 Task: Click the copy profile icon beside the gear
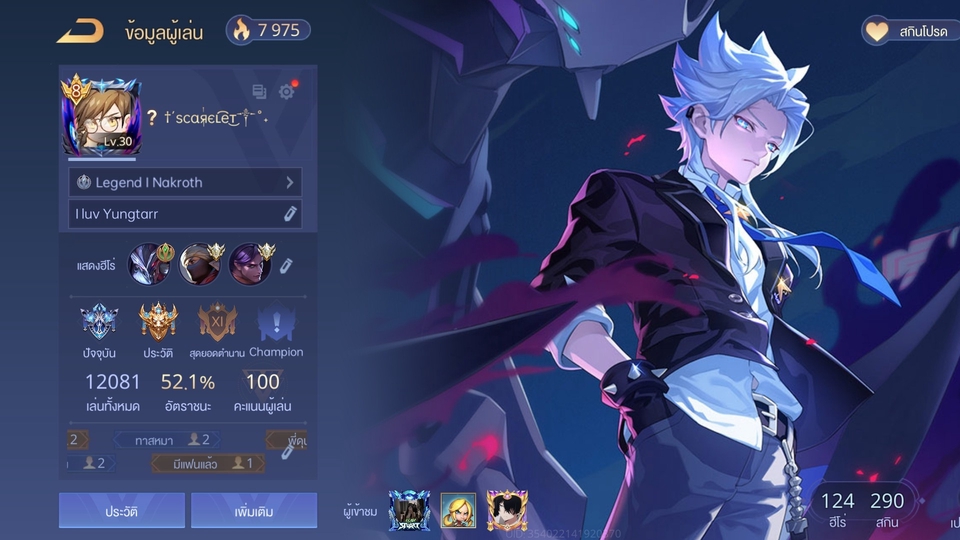(259, 92)
